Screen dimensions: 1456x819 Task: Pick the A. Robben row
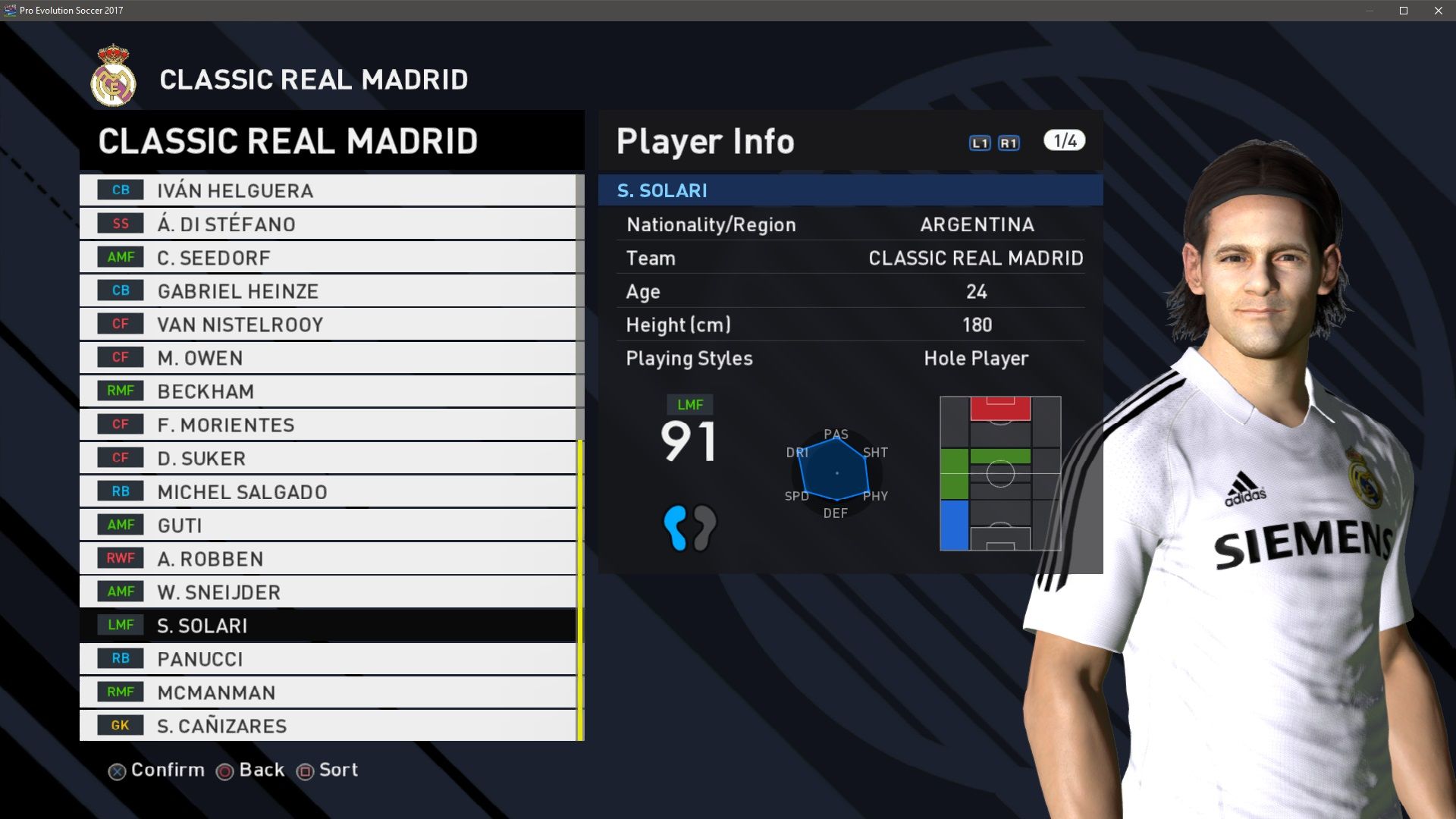coord(328,558)
